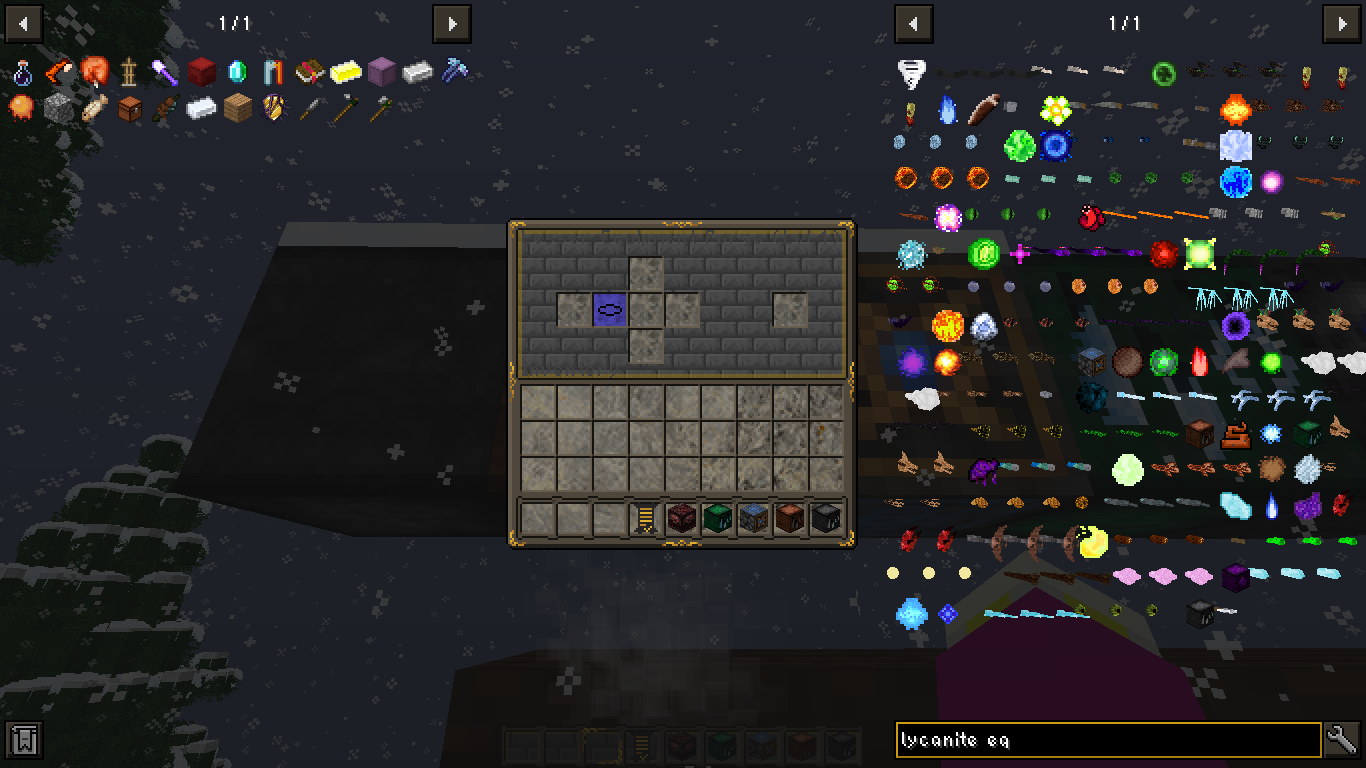The height and width of the screenshot is (768, 1366).
Task: Click the bookmark panel's next page arrow
Action: [x=452, y=24]
